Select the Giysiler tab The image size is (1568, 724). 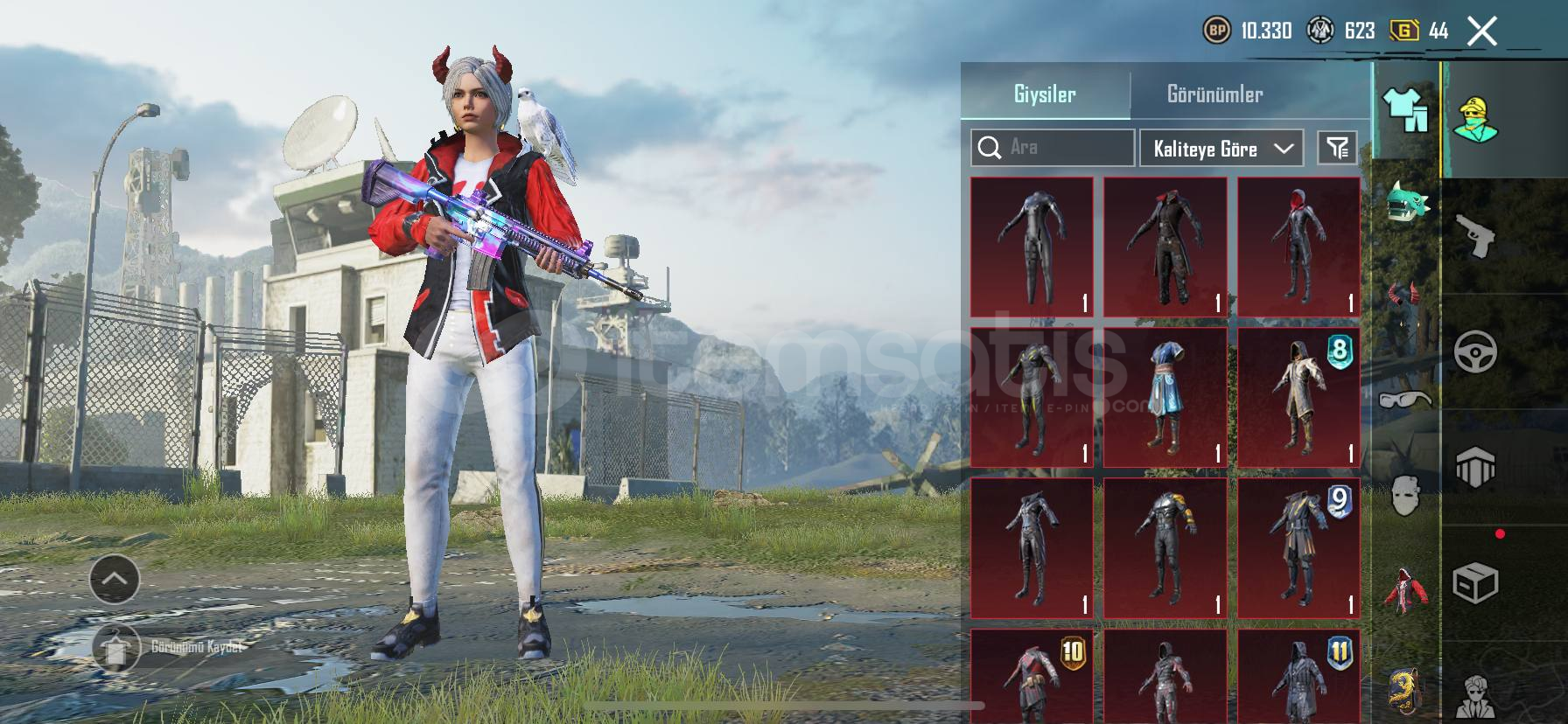click(x=1045, y=94)
